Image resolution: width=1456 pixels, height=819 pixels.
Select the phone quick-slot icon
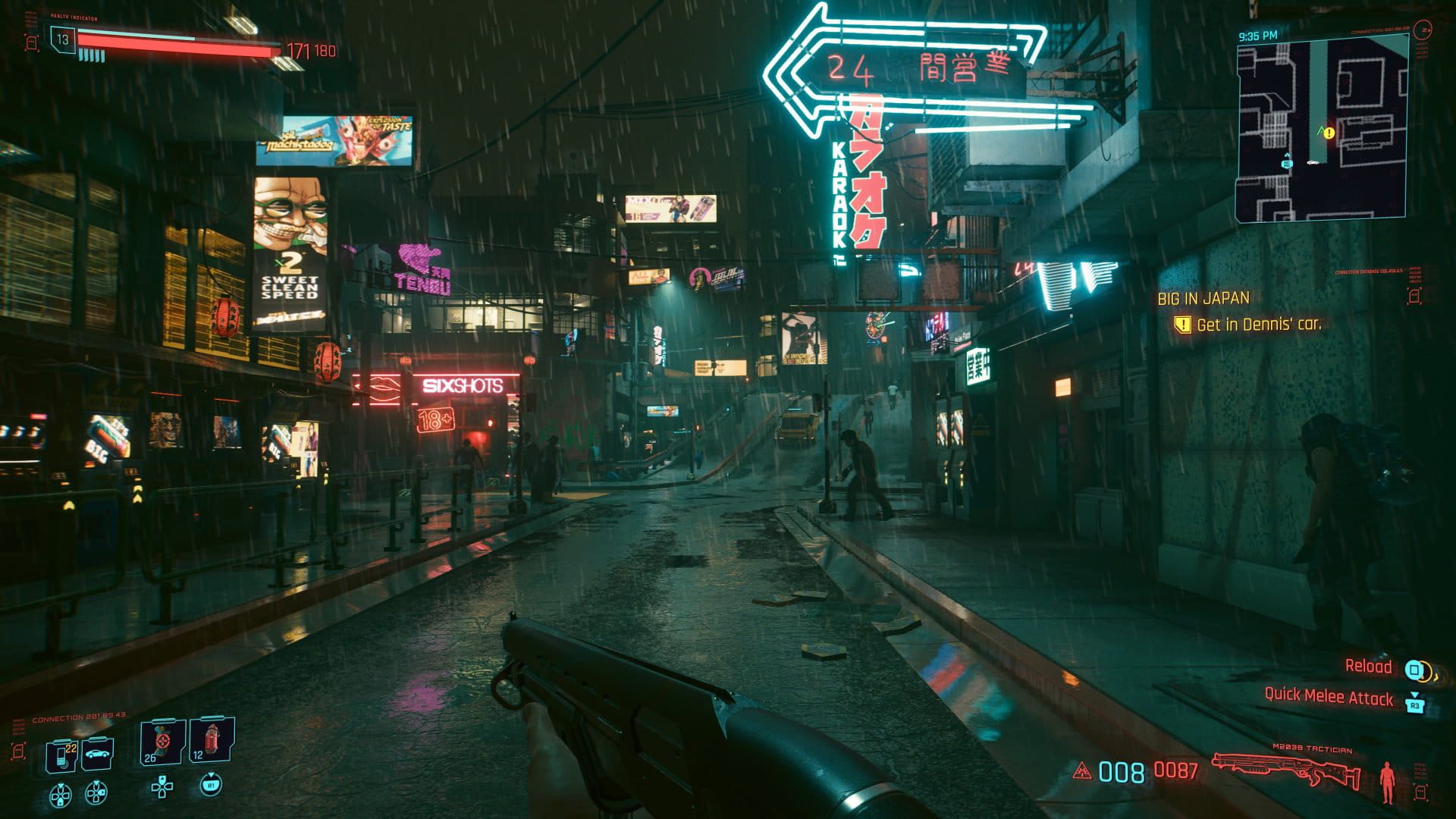(x=61, y=755)
